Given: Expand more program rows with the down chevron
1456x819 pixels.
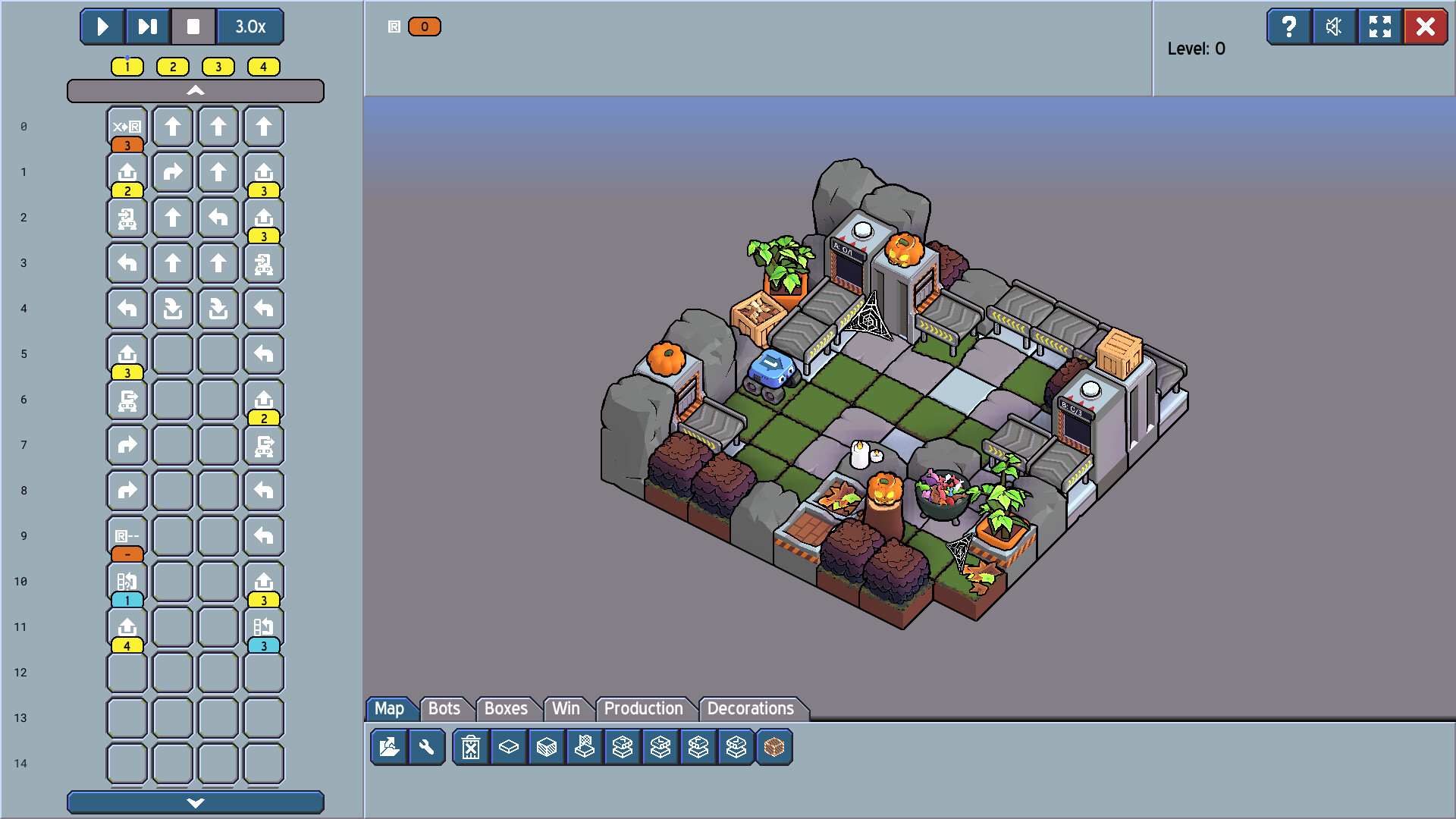Looking at the screenshot, I should pyautogui.click(x=196, y=802).
